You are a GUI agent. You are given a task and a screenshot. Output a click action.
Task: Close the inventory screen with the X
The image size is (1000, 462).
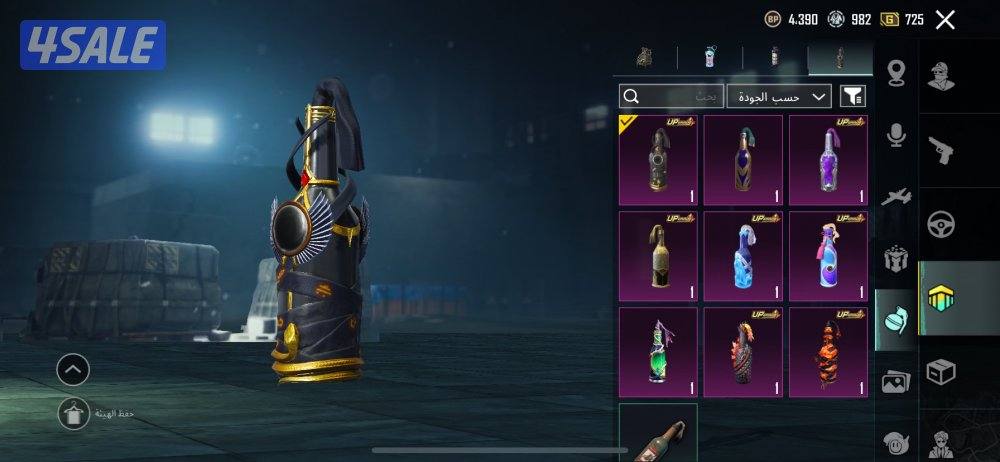[x=944, y=19]
